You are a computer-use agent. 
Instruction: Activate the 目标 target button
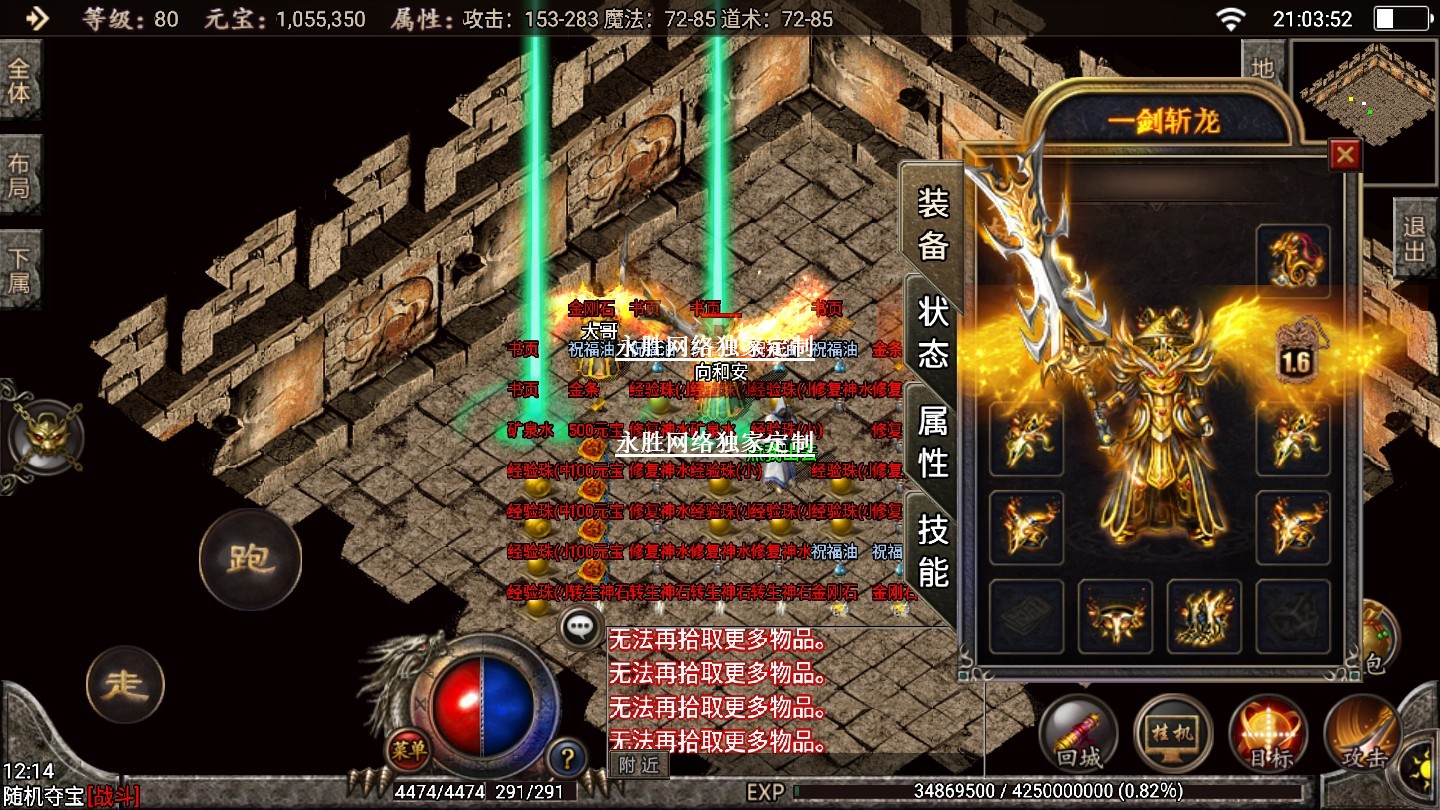click(1268, 735)
